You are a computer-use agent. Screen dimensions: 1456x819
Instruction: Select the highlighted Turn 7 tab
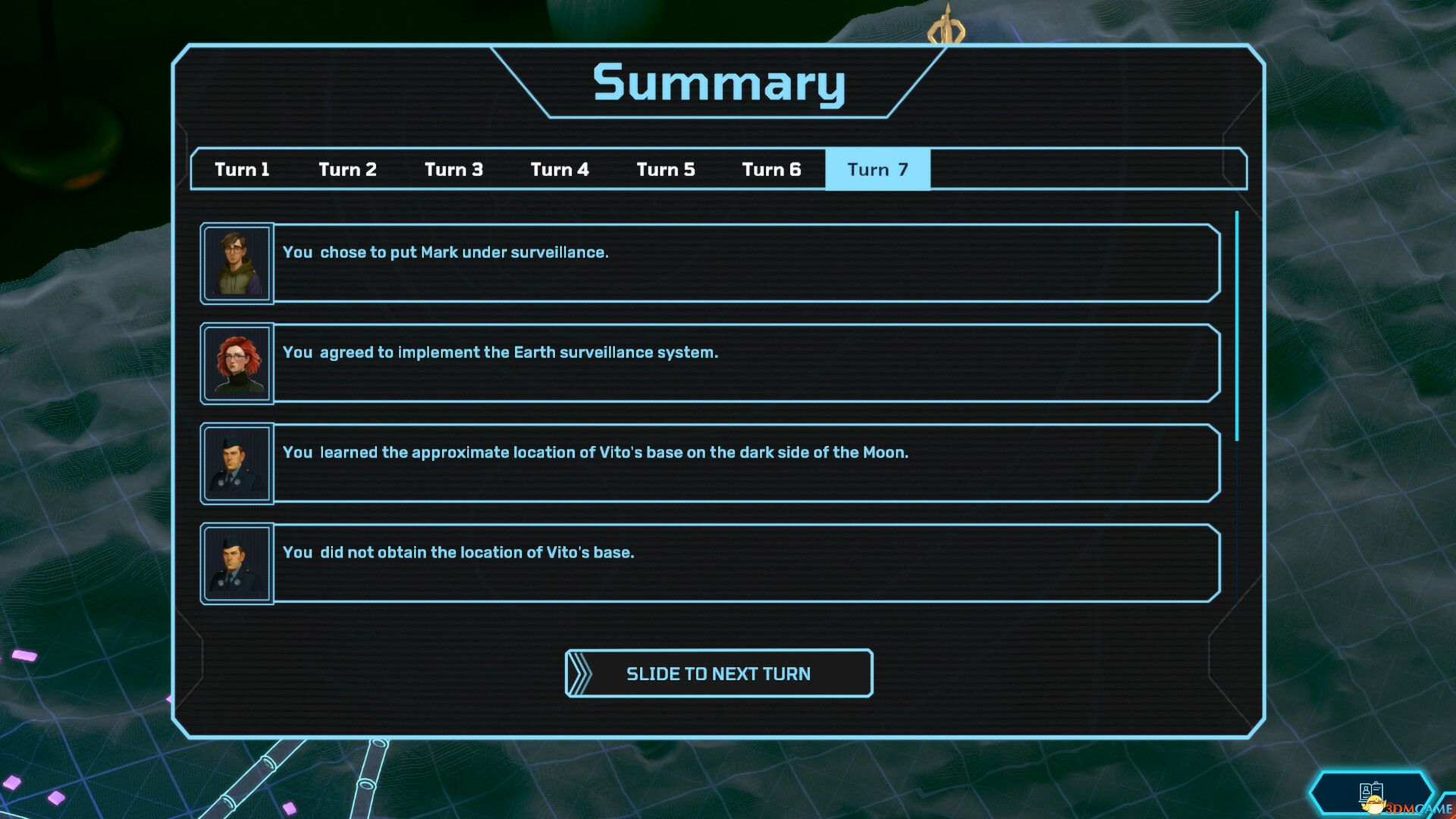[x=877, y=169]
